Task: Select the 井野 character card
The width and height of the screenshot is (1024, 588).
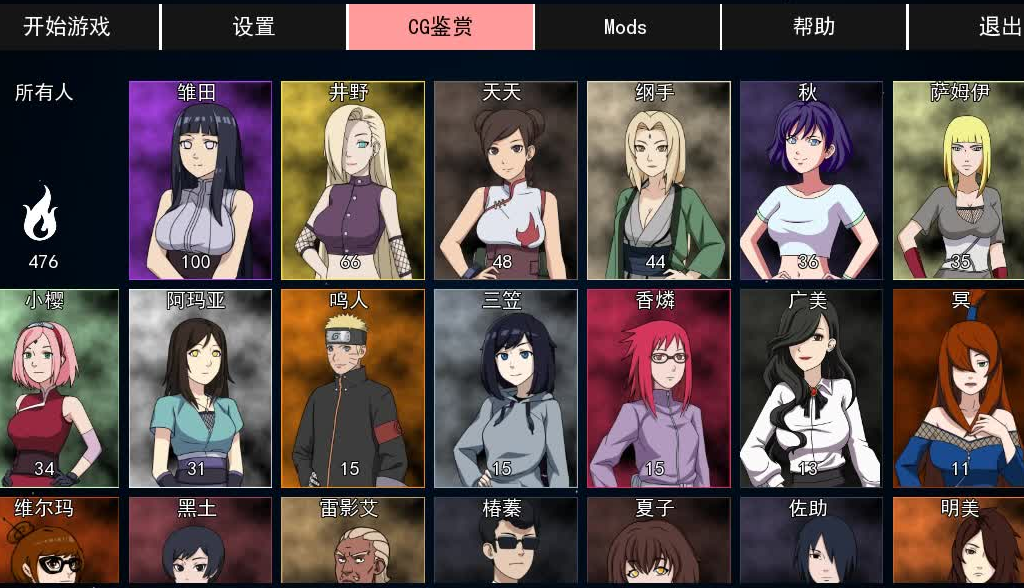Action: click(x=353, y=180)
